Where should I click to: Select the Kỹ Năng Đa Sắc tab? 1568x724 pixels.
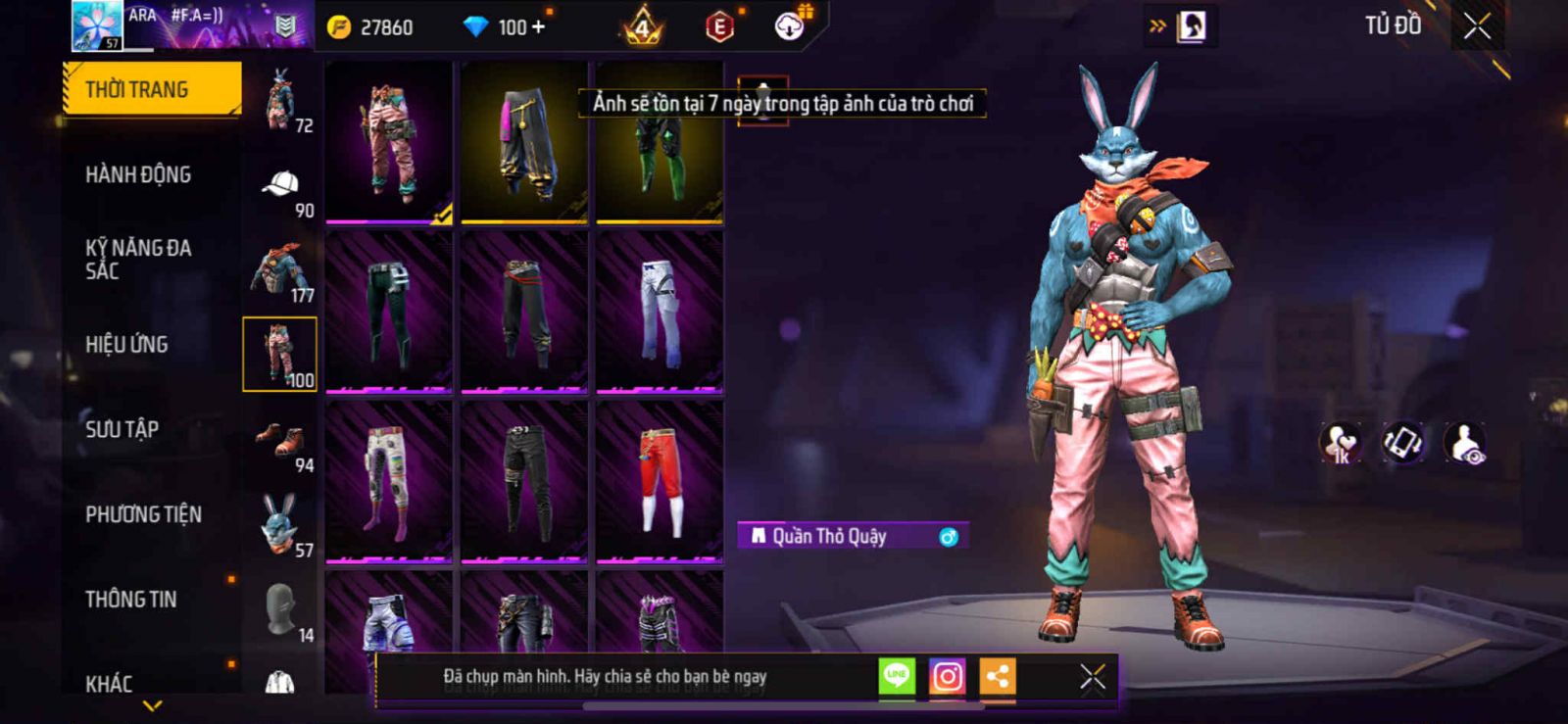138,260
